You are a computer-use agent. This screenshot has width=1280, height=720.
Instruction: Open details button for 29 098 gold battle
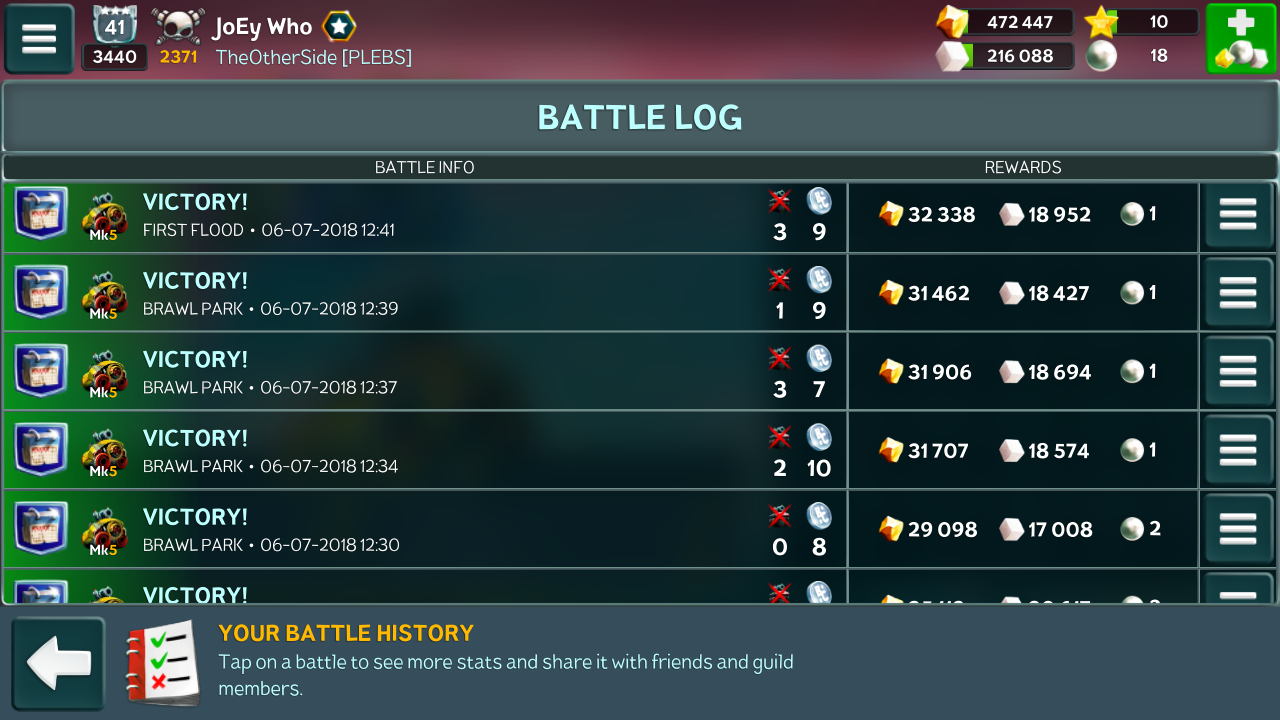1238,530
